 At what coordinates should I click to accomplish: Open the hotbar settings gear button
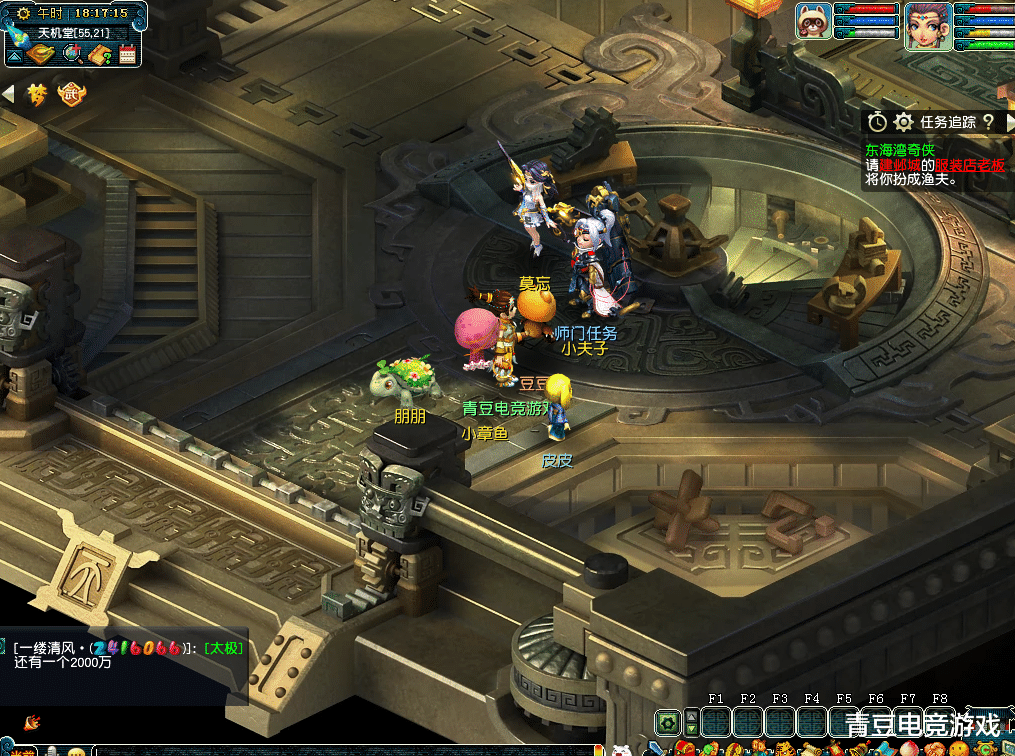pyautogui.click(x=667, y=721)
